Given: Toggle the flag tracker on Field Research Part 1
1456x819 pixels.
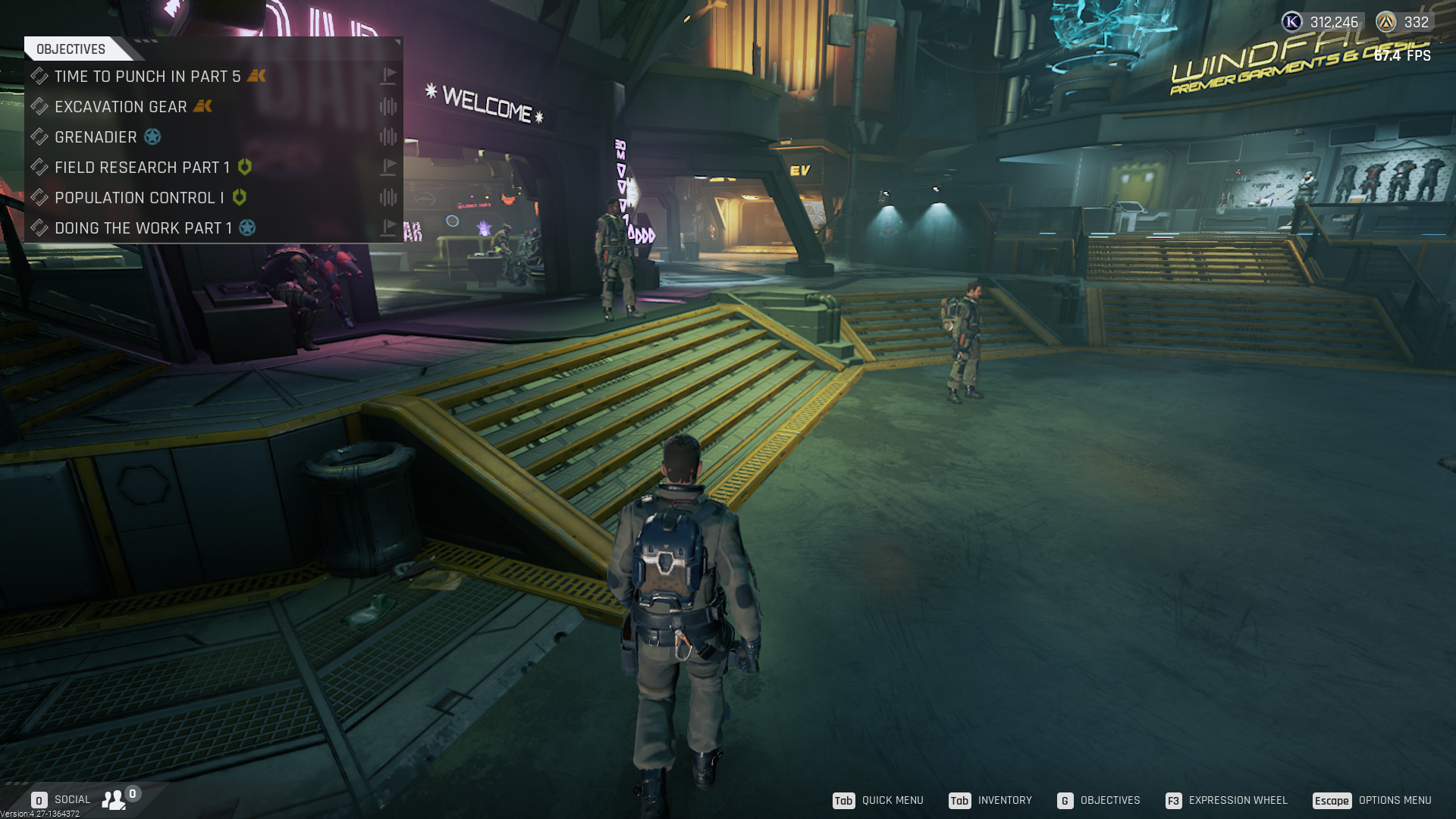Looking at the screenshot, I should point(388,167).
